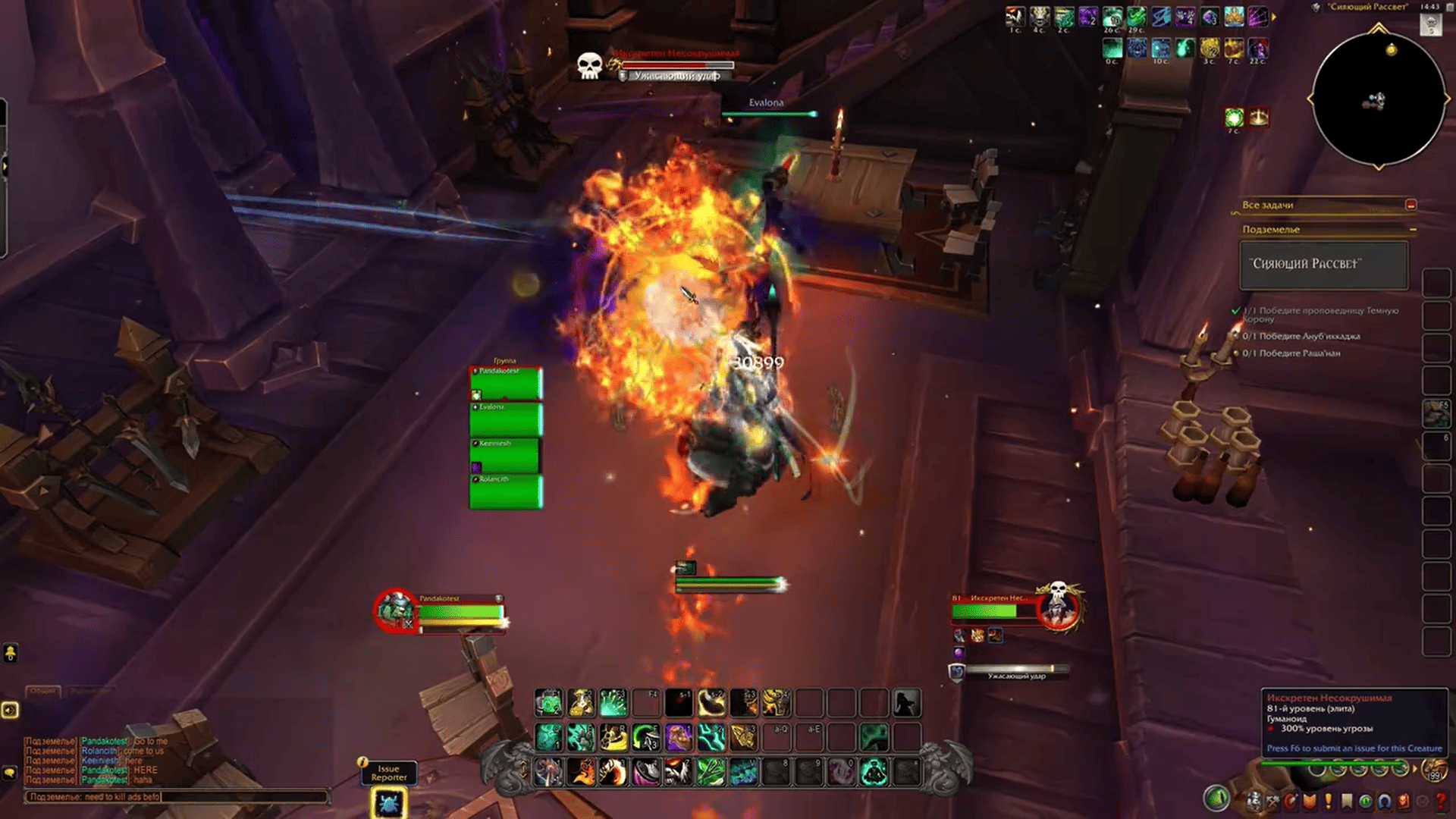Switch to the "Общий" chat tab
Screen dimensions: 1456x819
[43, 691]
